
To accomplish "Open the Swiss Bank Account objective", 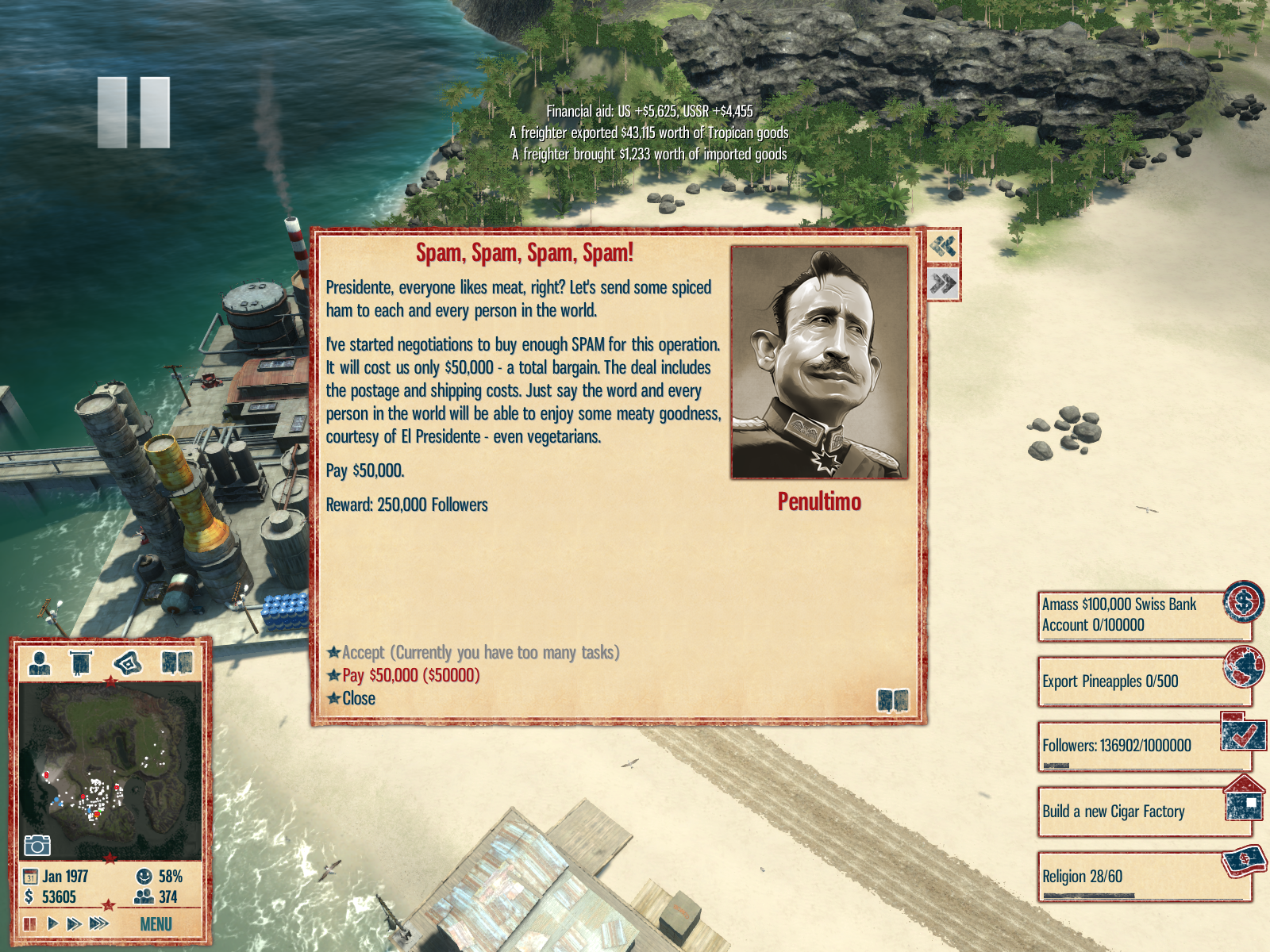I will click(1143, 615).
